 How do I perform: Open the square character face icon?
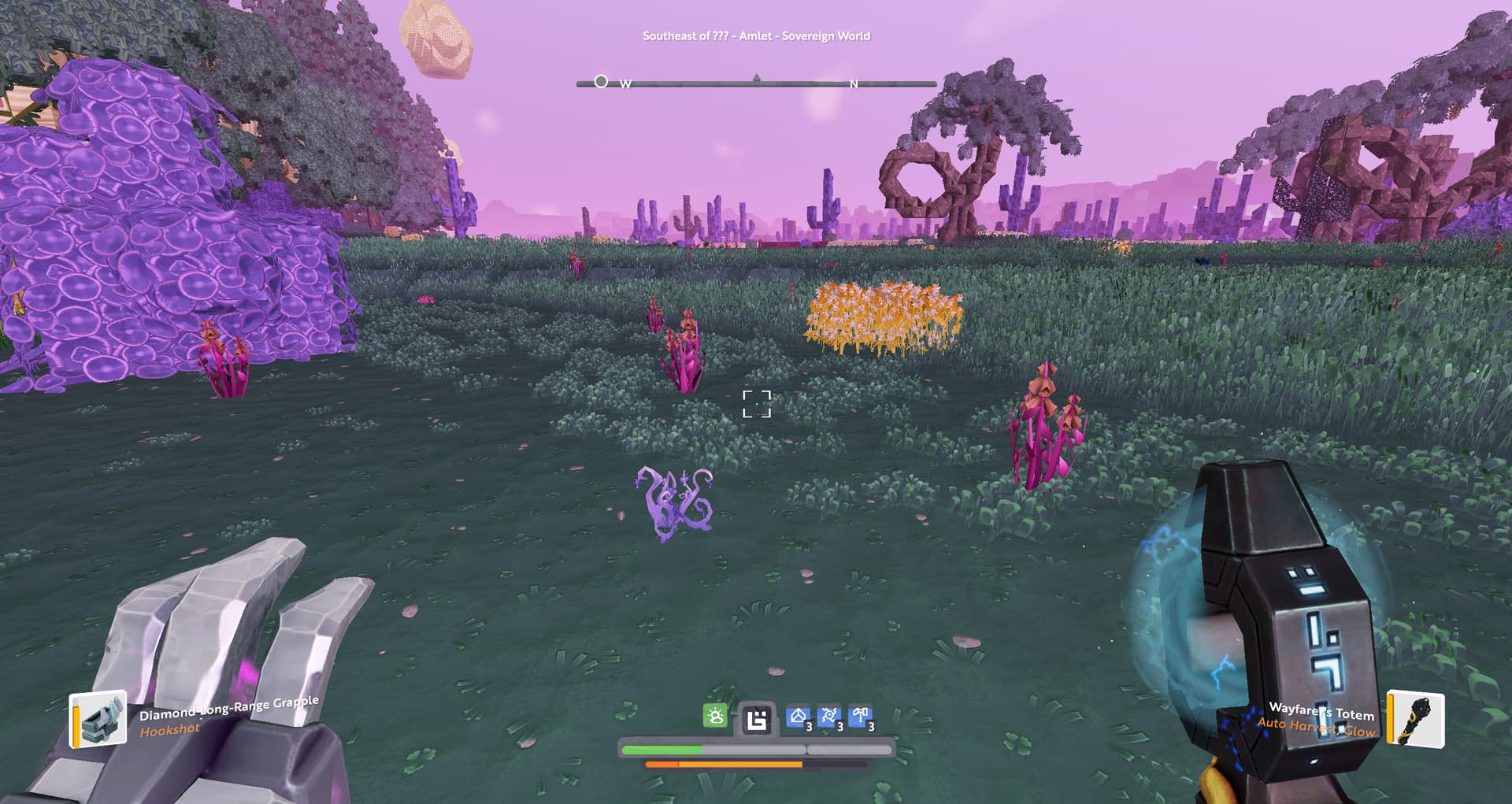pyautogui.click(x=757, y=719)
